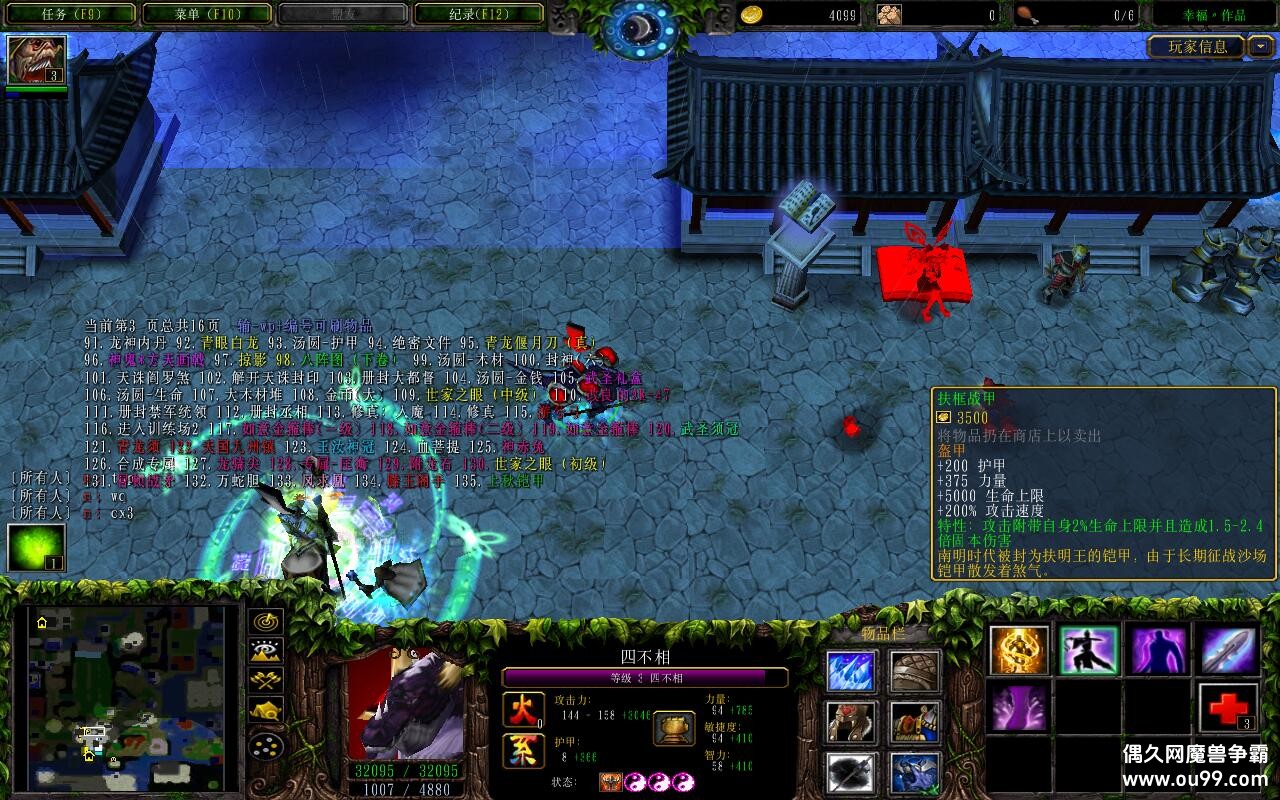Enable autocast on the green-bordered blade ability

click(1090, 650)
